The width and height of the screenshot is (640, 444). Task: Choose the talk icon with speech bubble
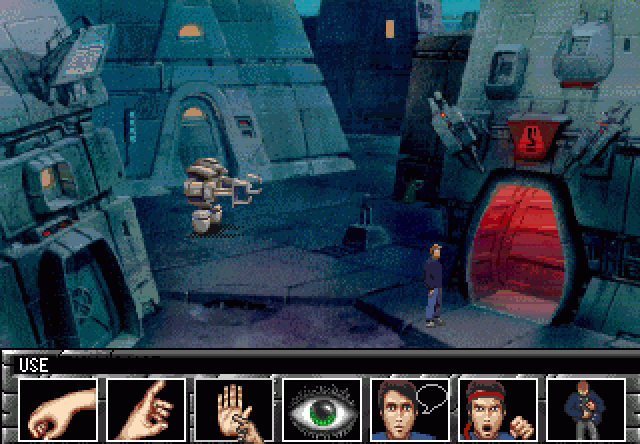(409, 409)
